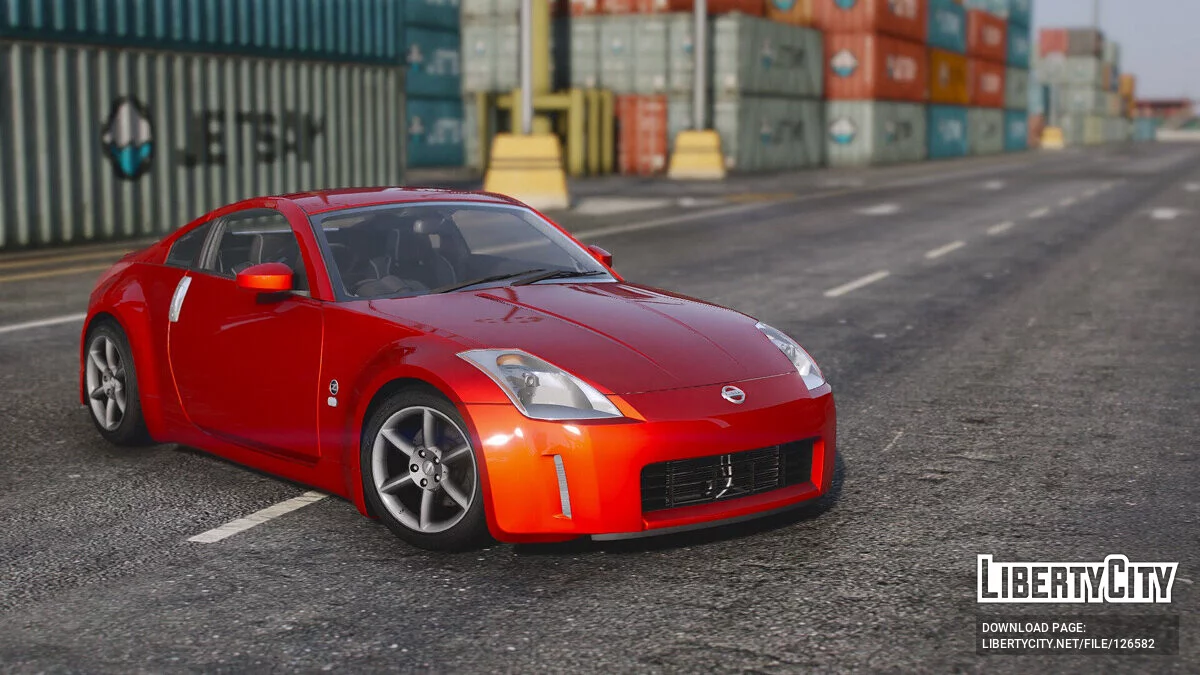The height and width of the screenshot is (675, 1200).
Task: Open the libertycity.net/file/126582 download page link
Action: coord(1067,644)
